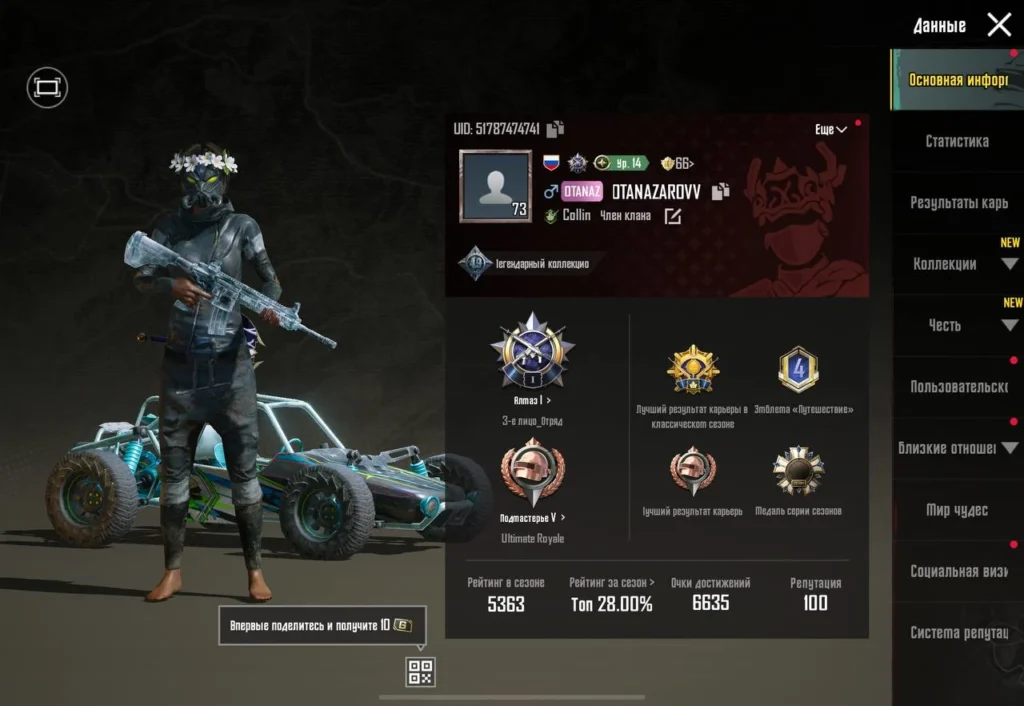This screenshot has height=706, width=1024.
Task: Switch to the Статистика tab
Action: pyautogui.click(x=957, y=141)
